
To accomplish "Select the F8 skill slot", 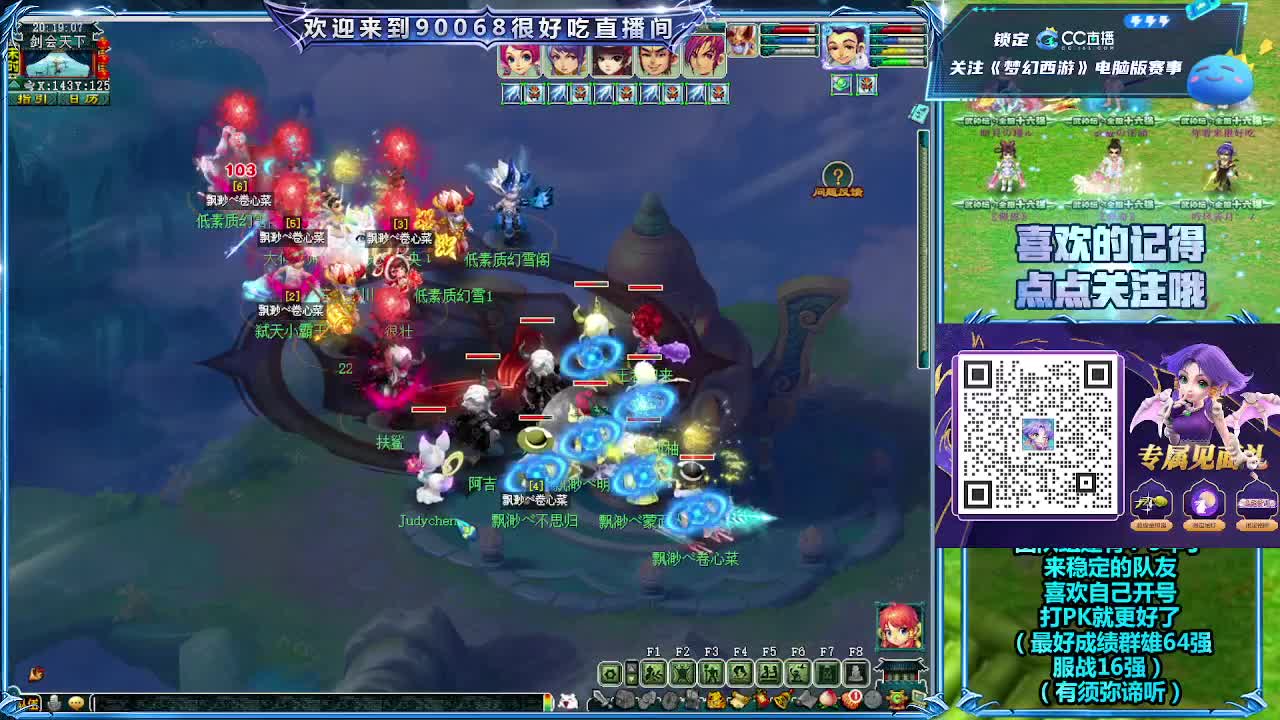I will click(858, 673).
